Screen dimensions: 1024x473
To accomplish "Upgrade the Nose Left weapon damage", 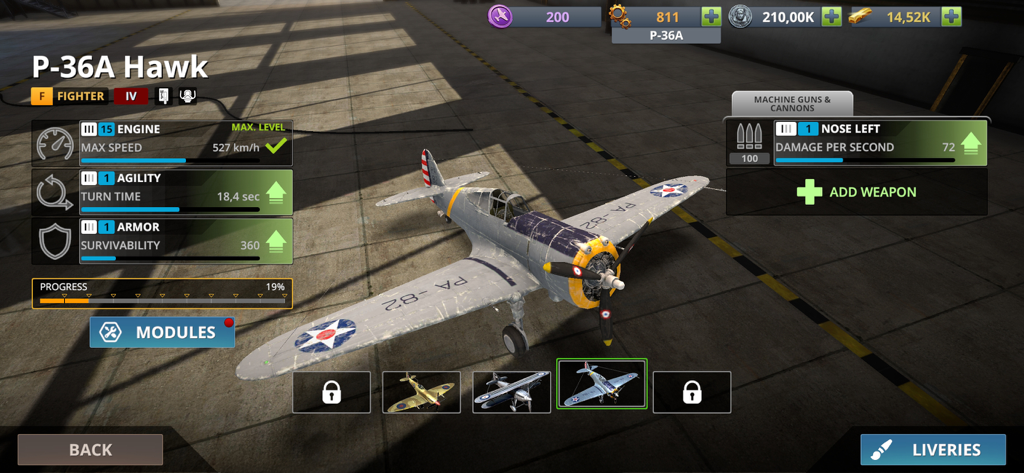I will [970, 141].
